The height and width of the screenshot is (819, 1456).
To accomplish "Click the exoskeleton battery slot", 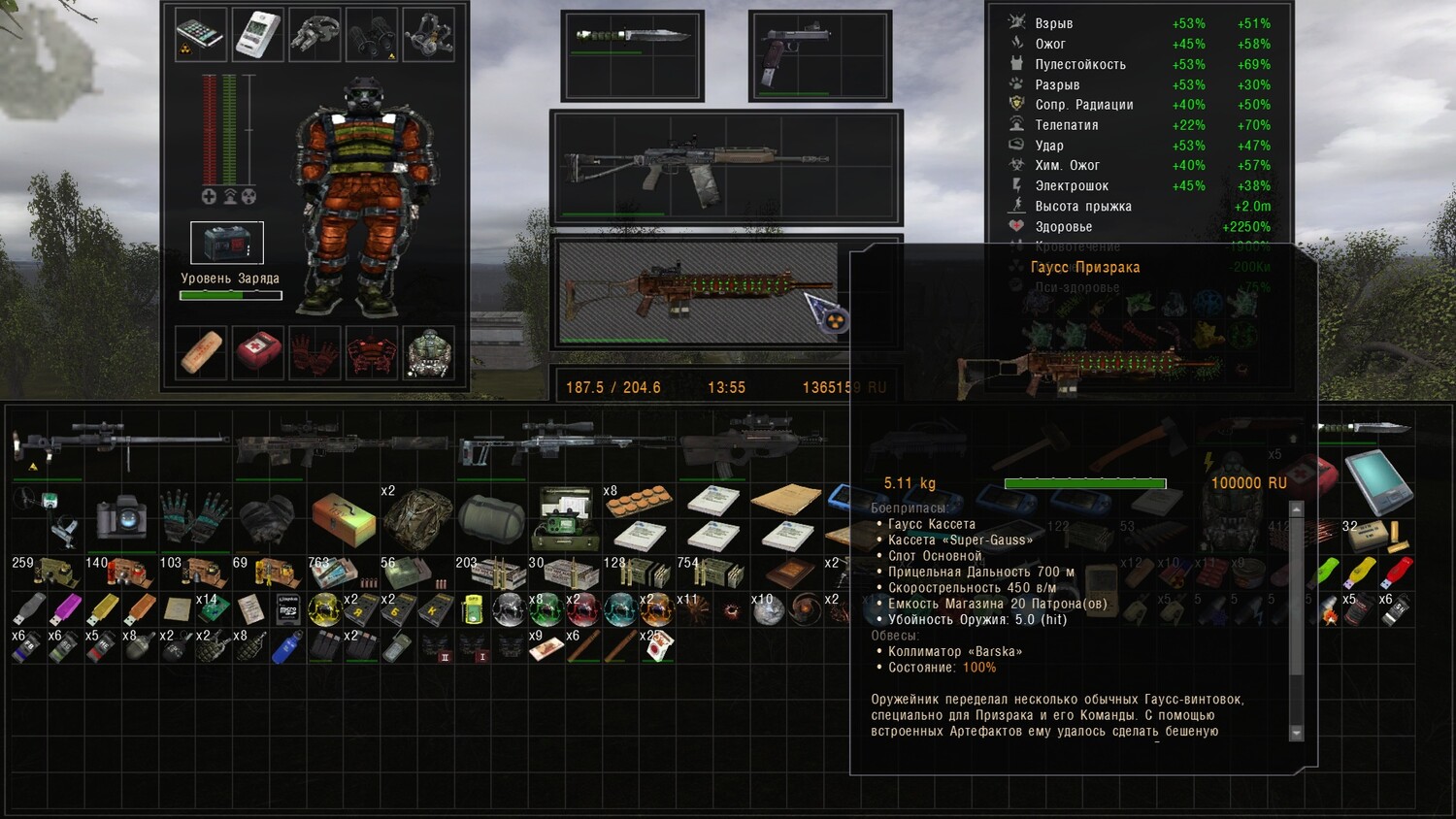I will click(226, 243).
